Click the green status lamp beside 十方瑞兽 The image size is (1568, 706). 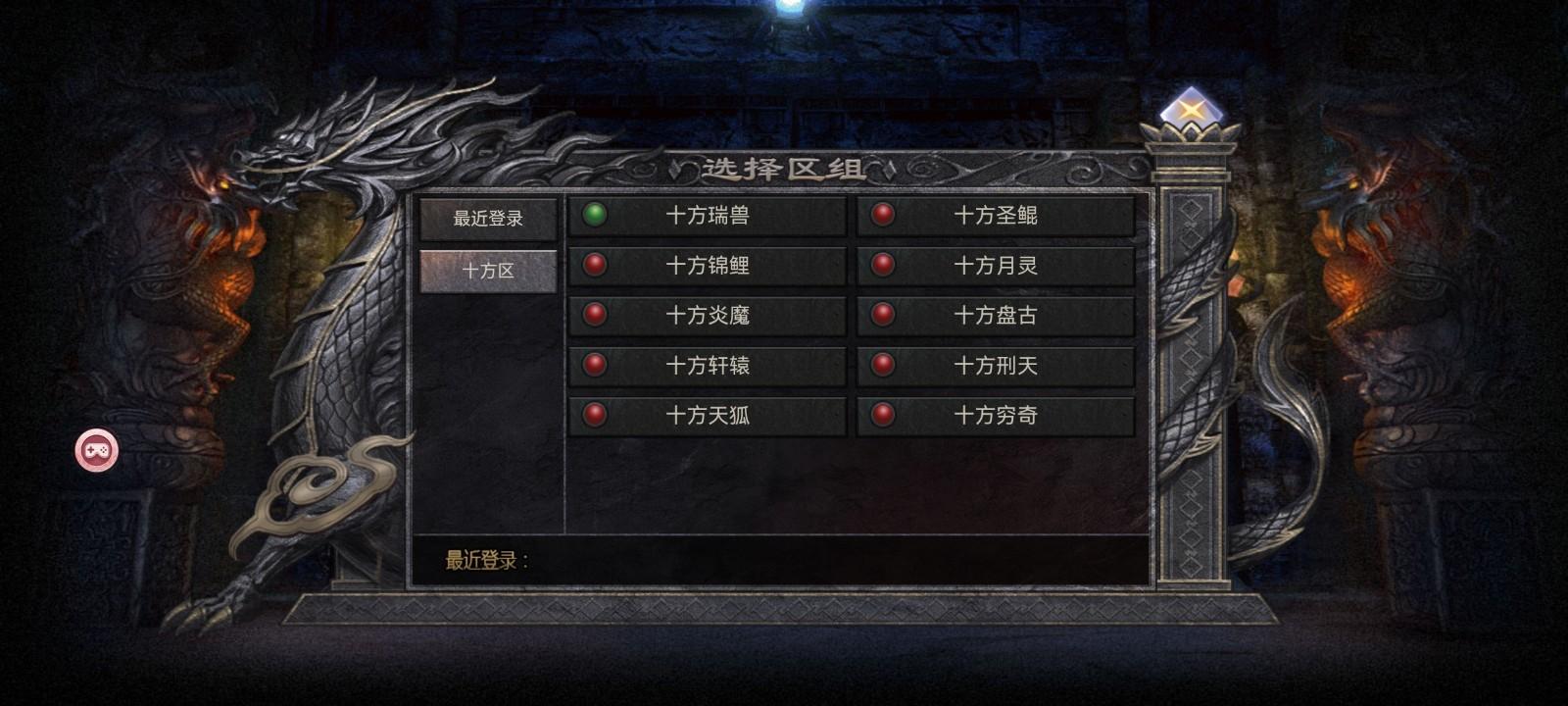point(594,216)
